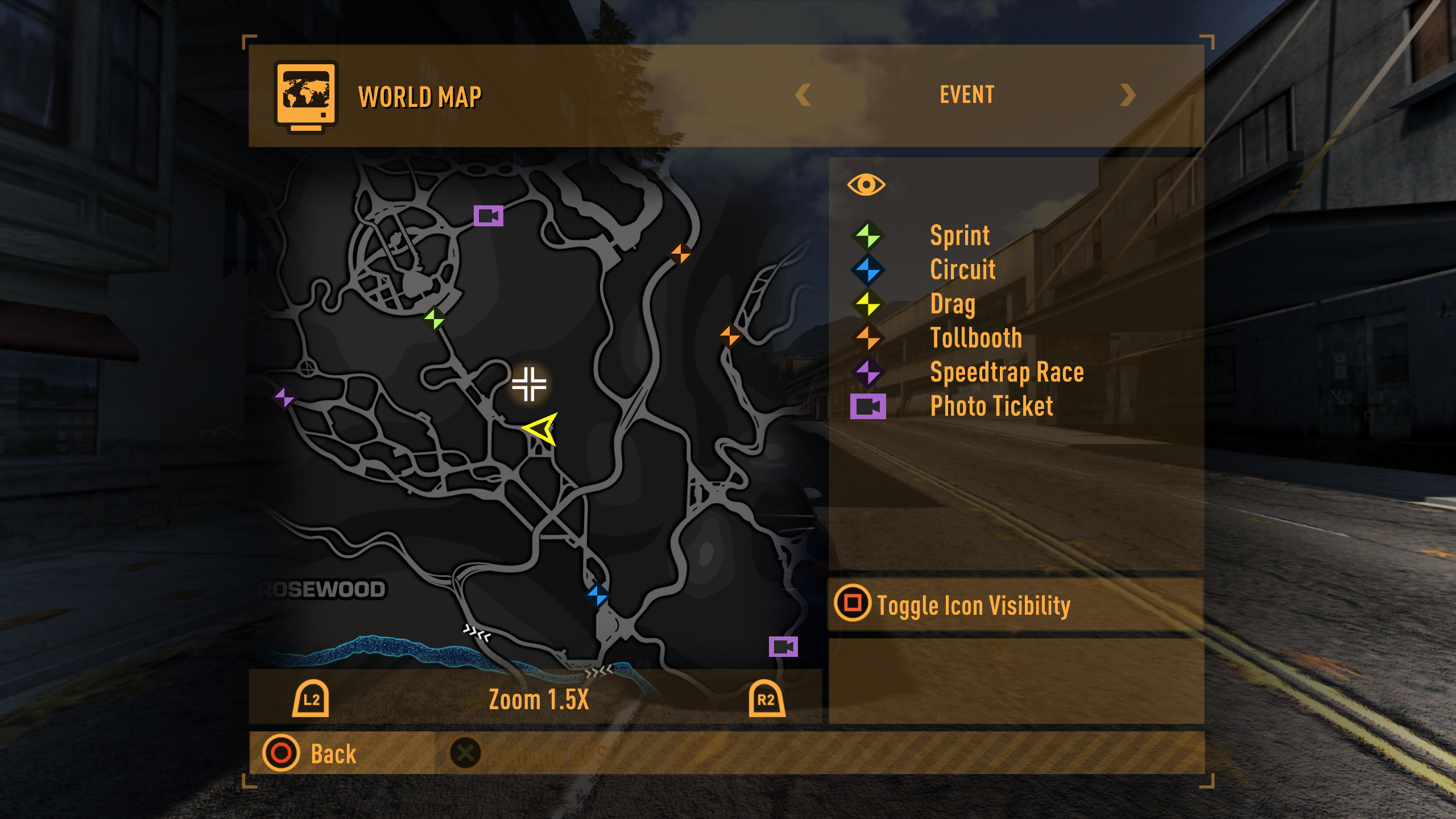
Task: Select the Photo Ticket legend entry
Action: (991, 407)
